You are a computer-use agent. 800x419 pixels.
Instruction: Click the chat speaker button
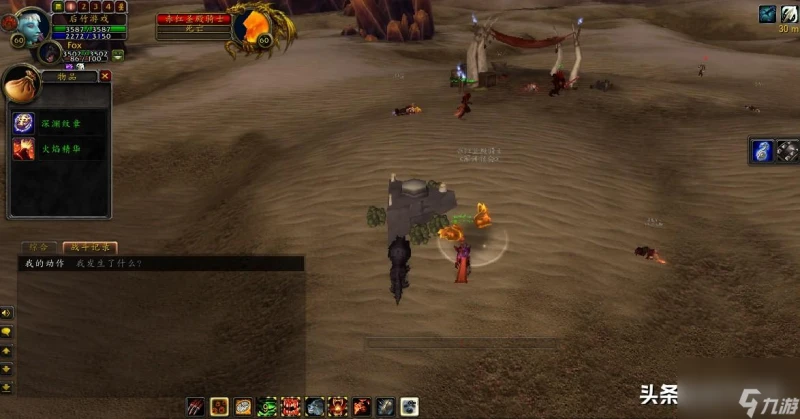(7, 314)
